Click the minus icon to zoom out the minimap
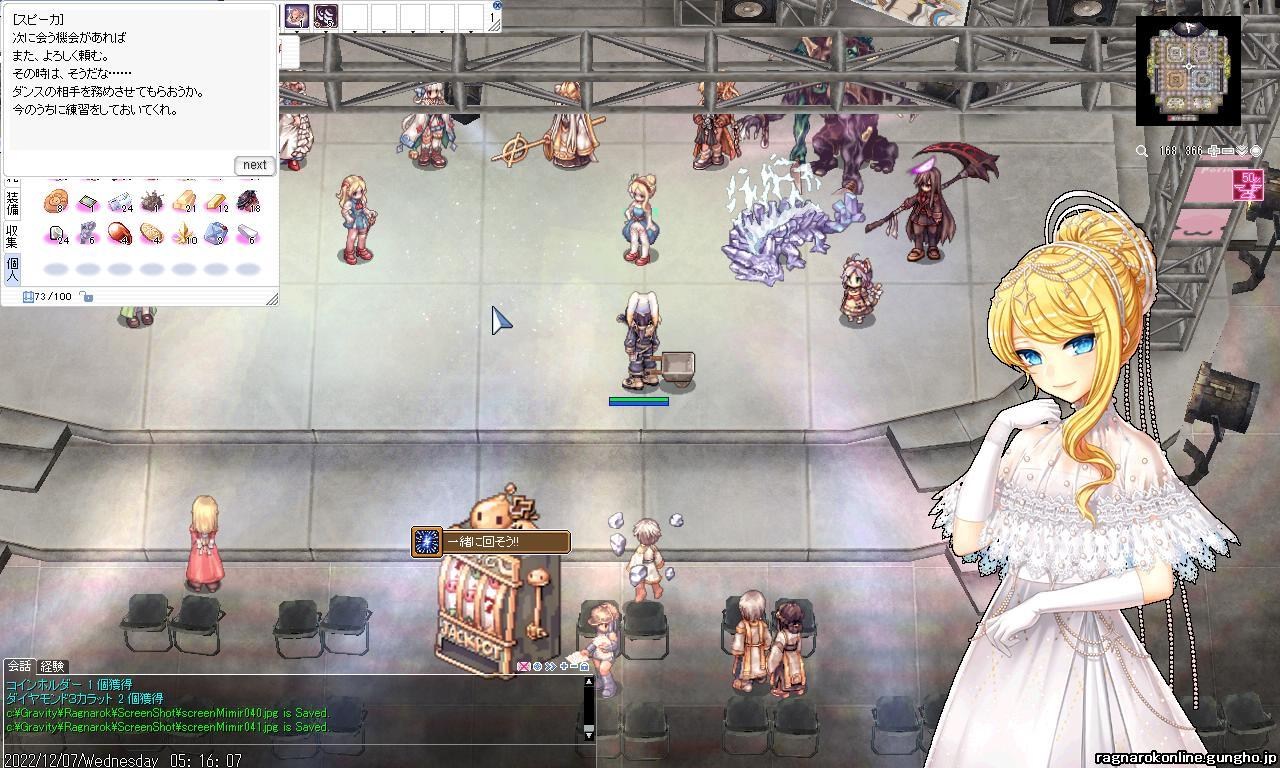Viewport: 1280px width, 768px height. pyautogui.click(x=1228, y=150)
